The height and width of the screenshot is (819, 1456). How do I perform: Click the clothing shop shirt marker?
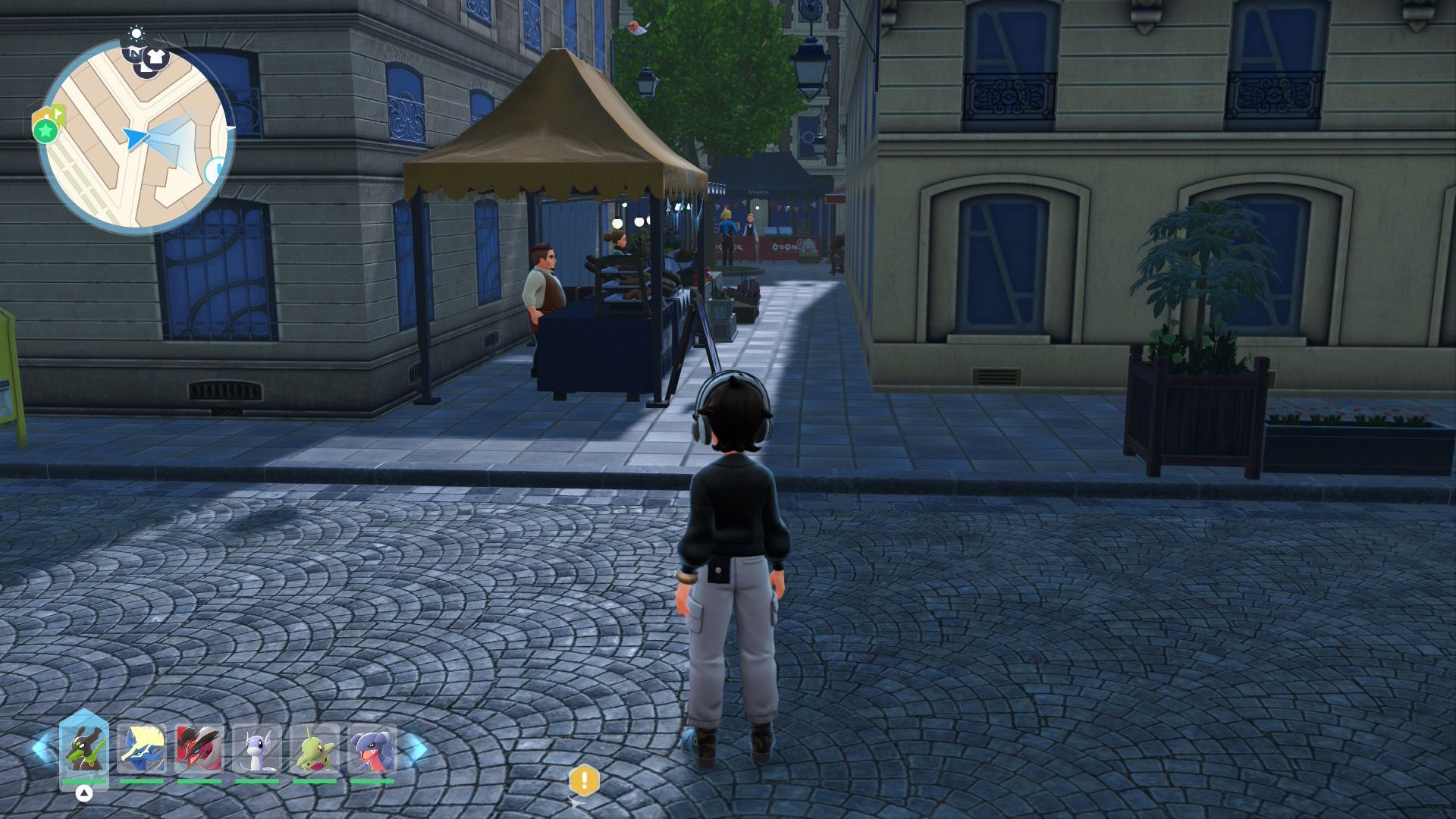155,56
